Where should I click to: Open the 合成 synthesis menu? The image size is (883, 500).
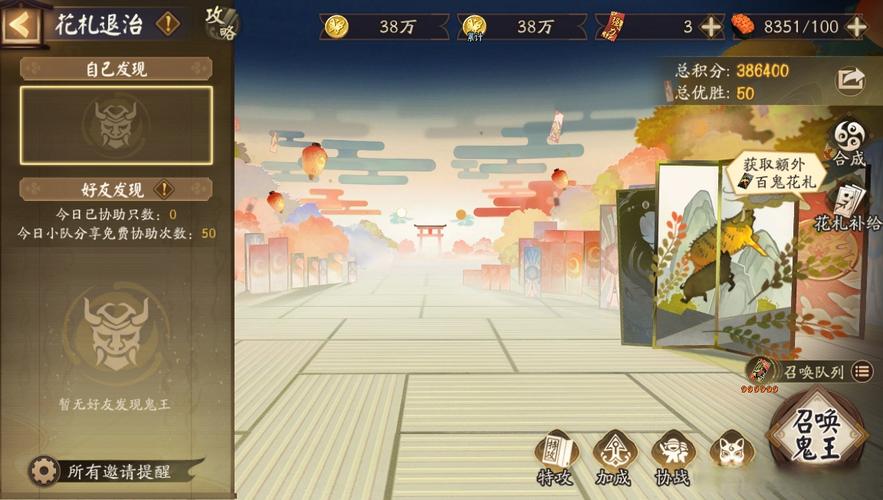(x=851, y=142)
